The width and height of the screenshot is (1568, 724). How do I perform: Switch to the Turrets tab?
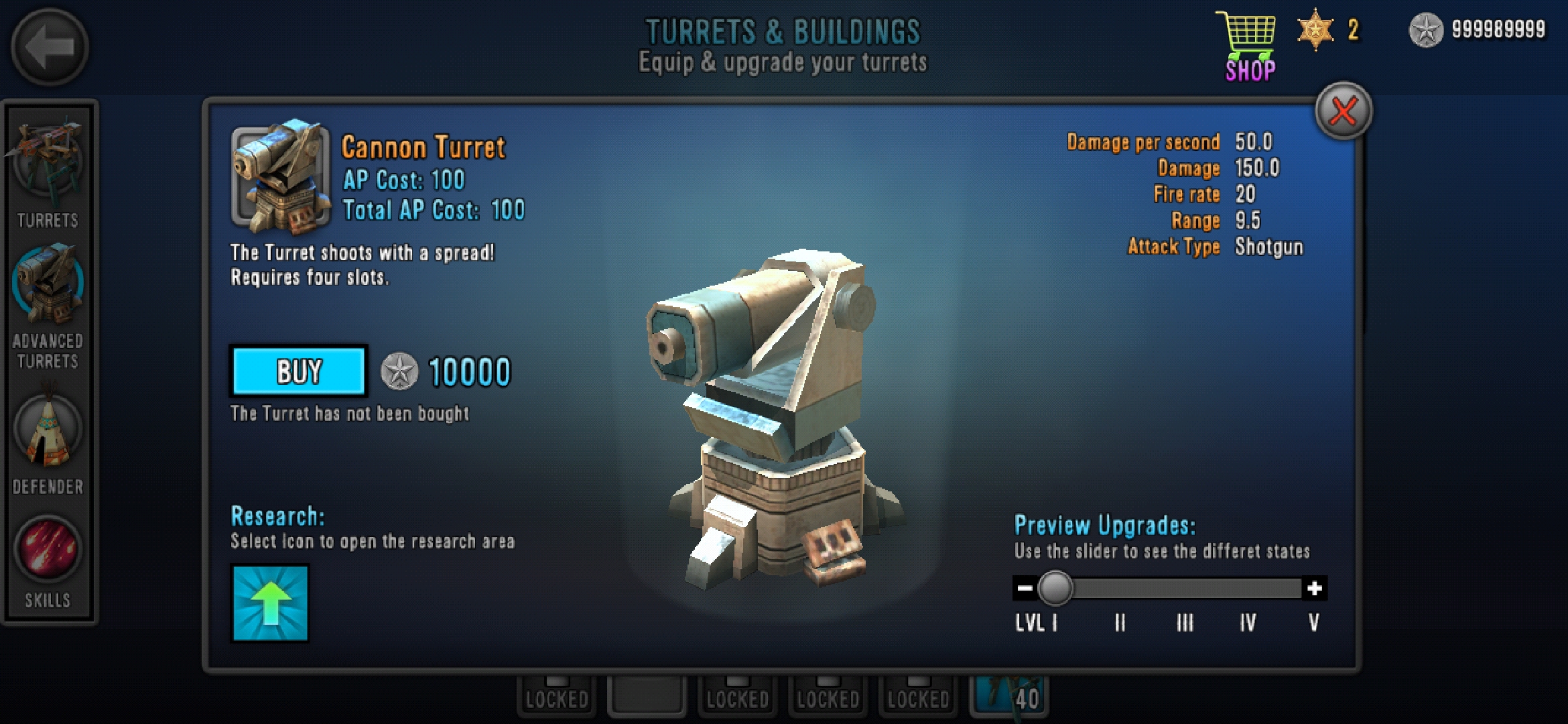coord(48,173)
